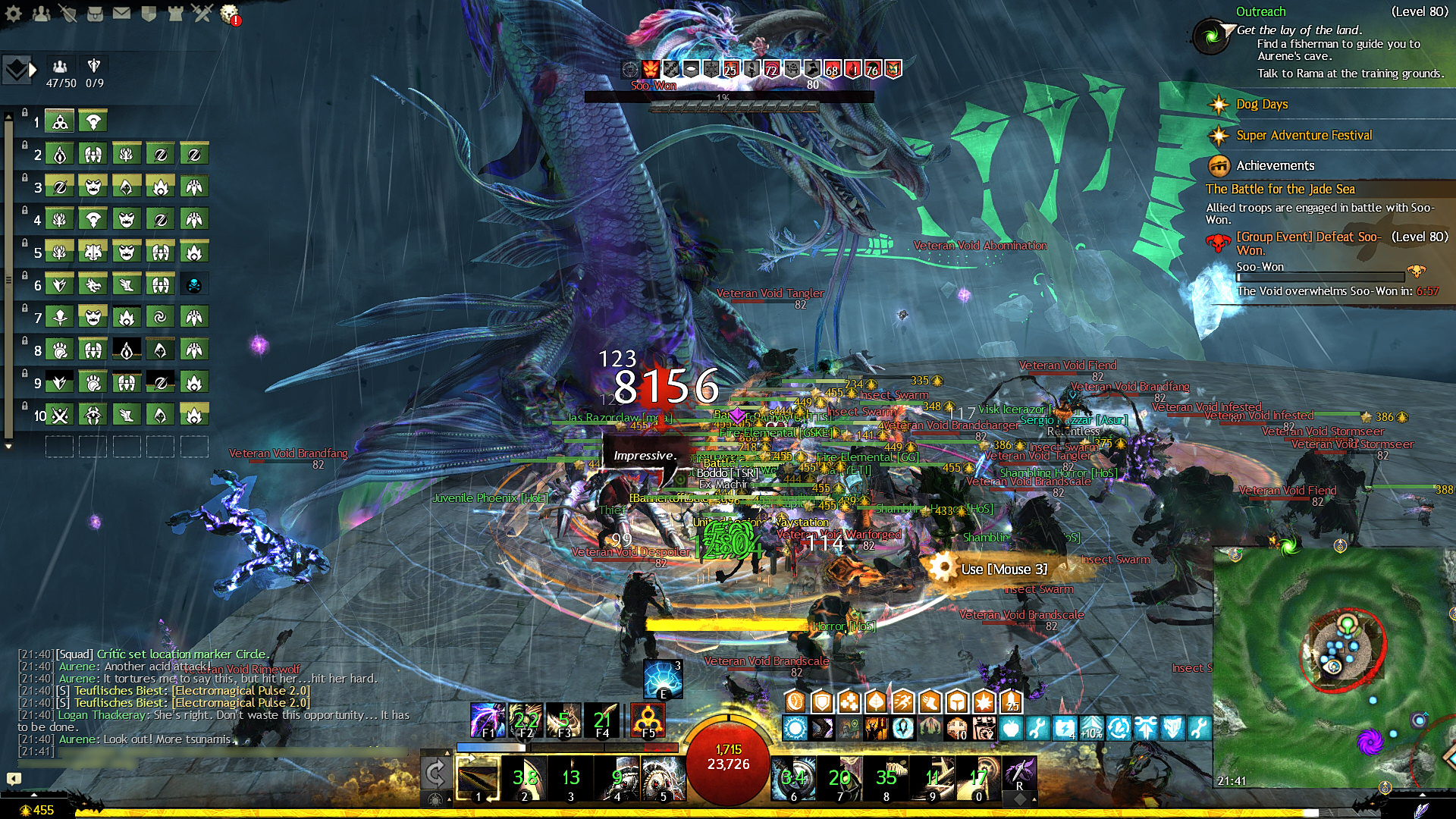Viewport: 1456px width, 819px height.
Task: Open the Hero panel
Action: tap(68, 13)
